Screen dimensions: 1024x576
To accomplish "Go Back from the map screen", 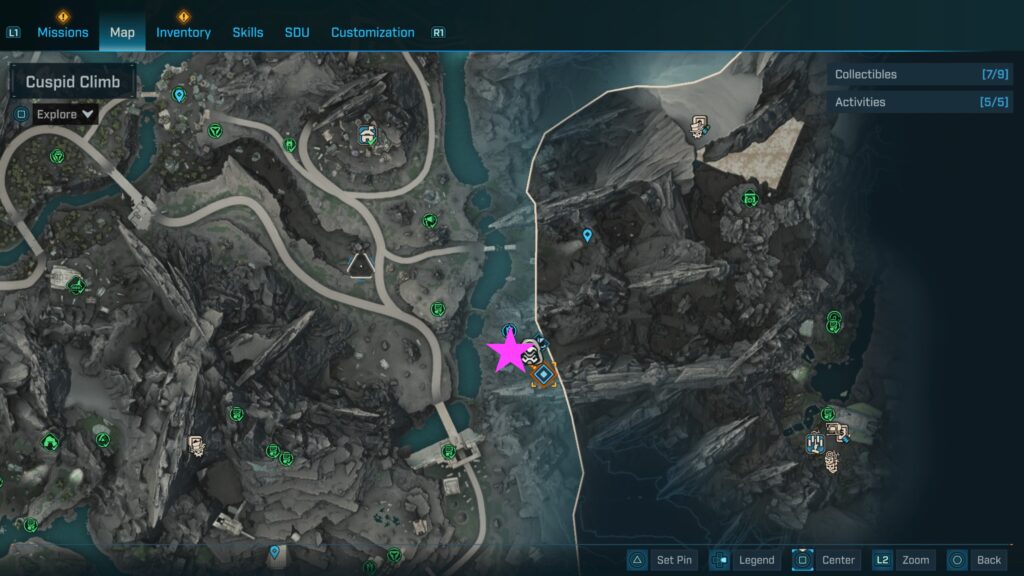I will point(975,560).
